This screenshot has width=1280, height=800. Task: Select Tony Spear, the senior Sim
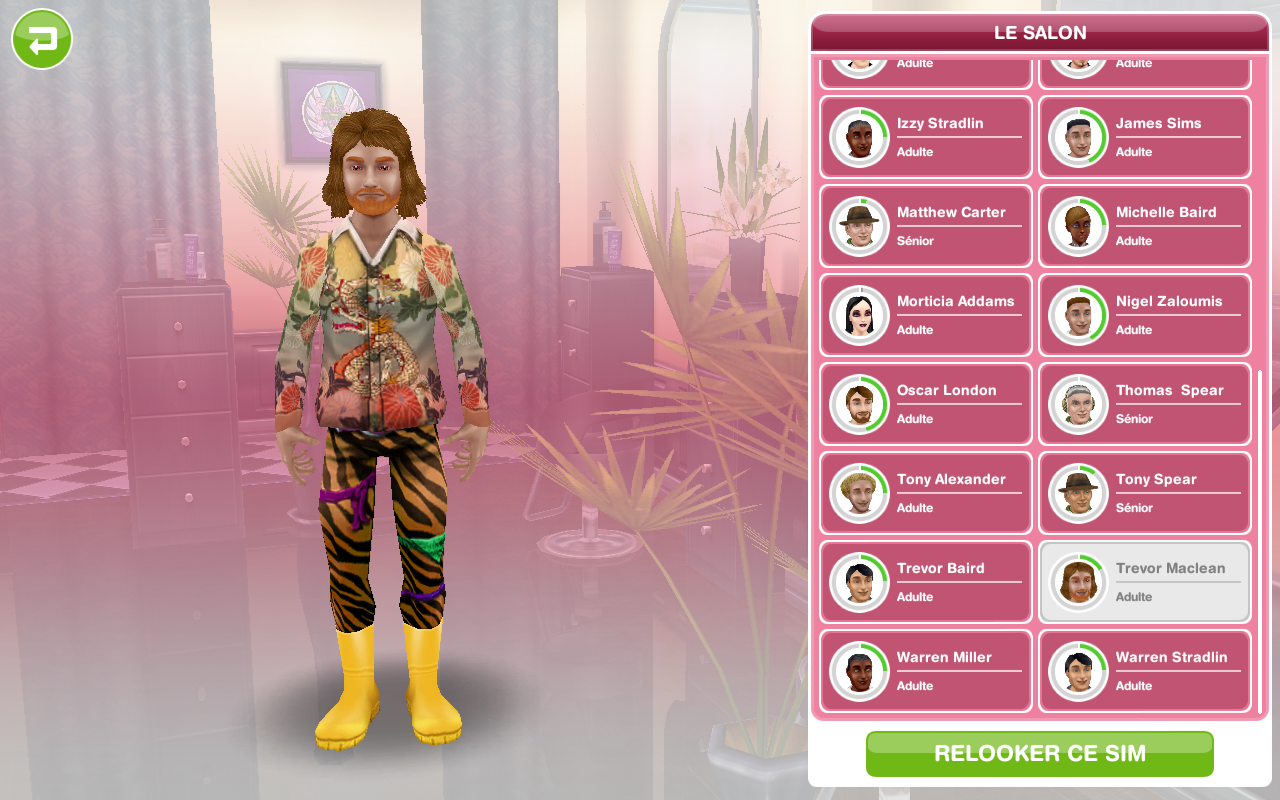pos(1144,493)
